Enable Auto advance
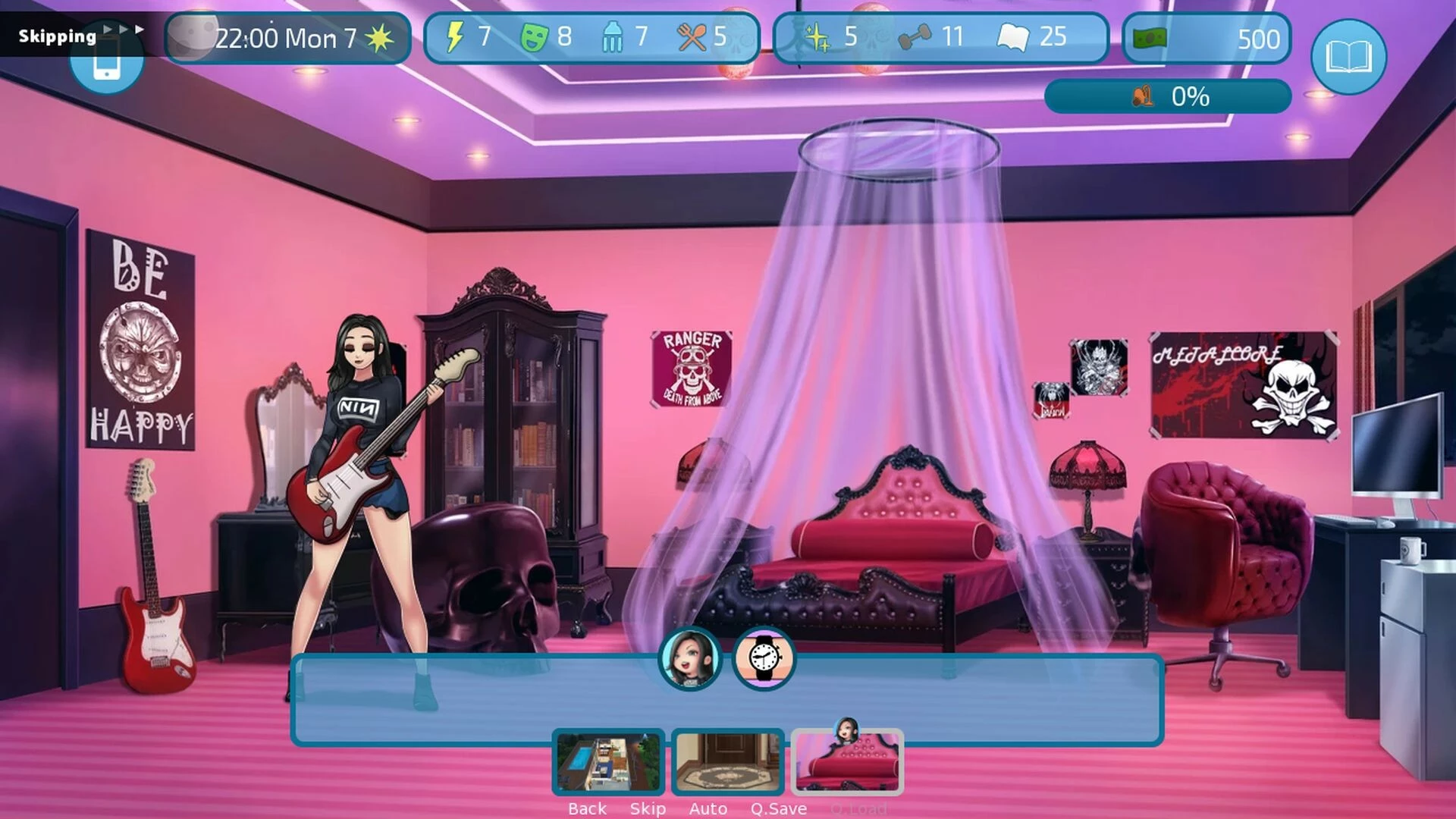The image size is (1456, 819). tap(708, 808)
